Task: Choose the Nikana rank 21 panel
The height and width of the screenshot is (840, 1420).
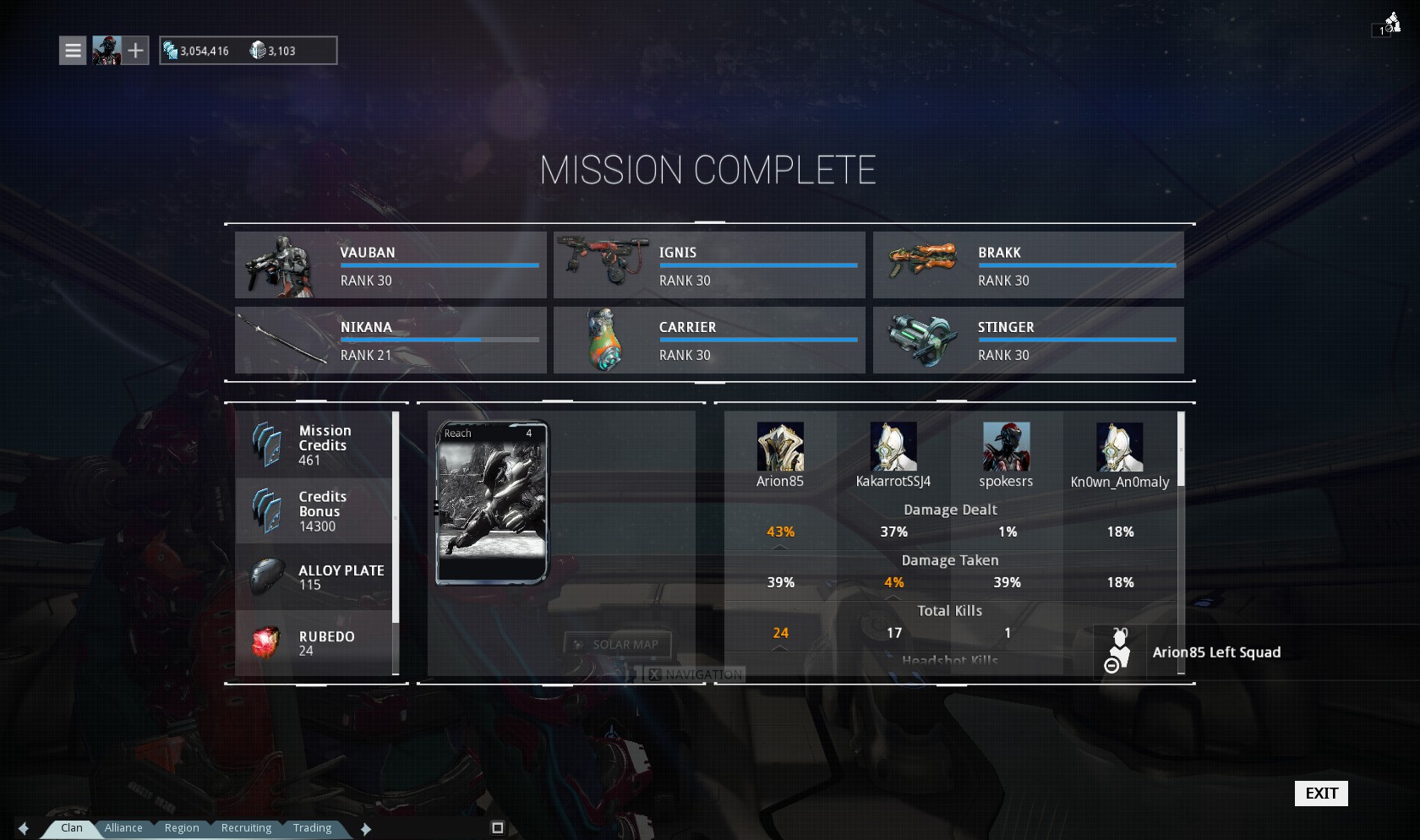Action: [x=390, y=340]
